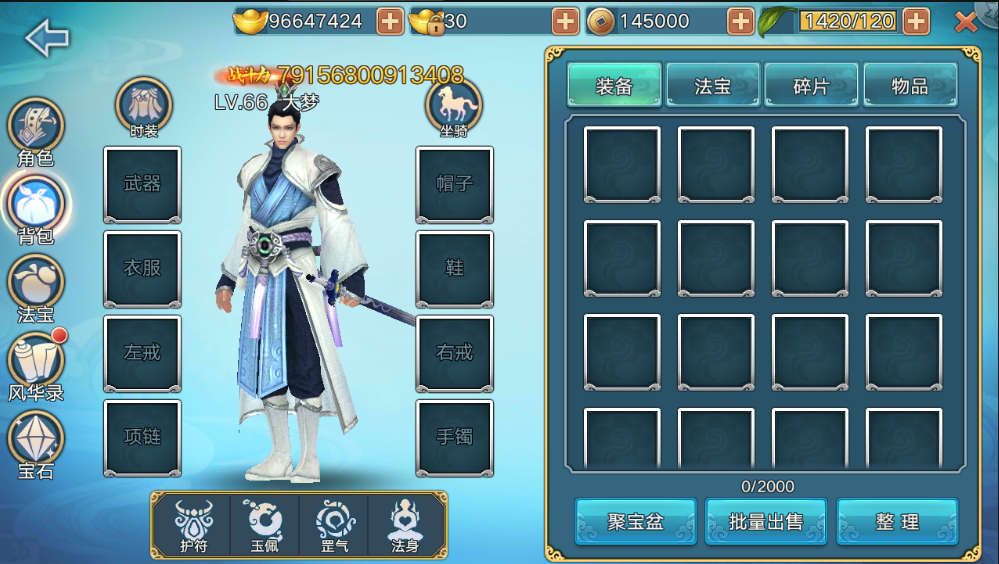Switch to the 碎片 fragments tab
The image size is (999, 564).
click(811, 86)
